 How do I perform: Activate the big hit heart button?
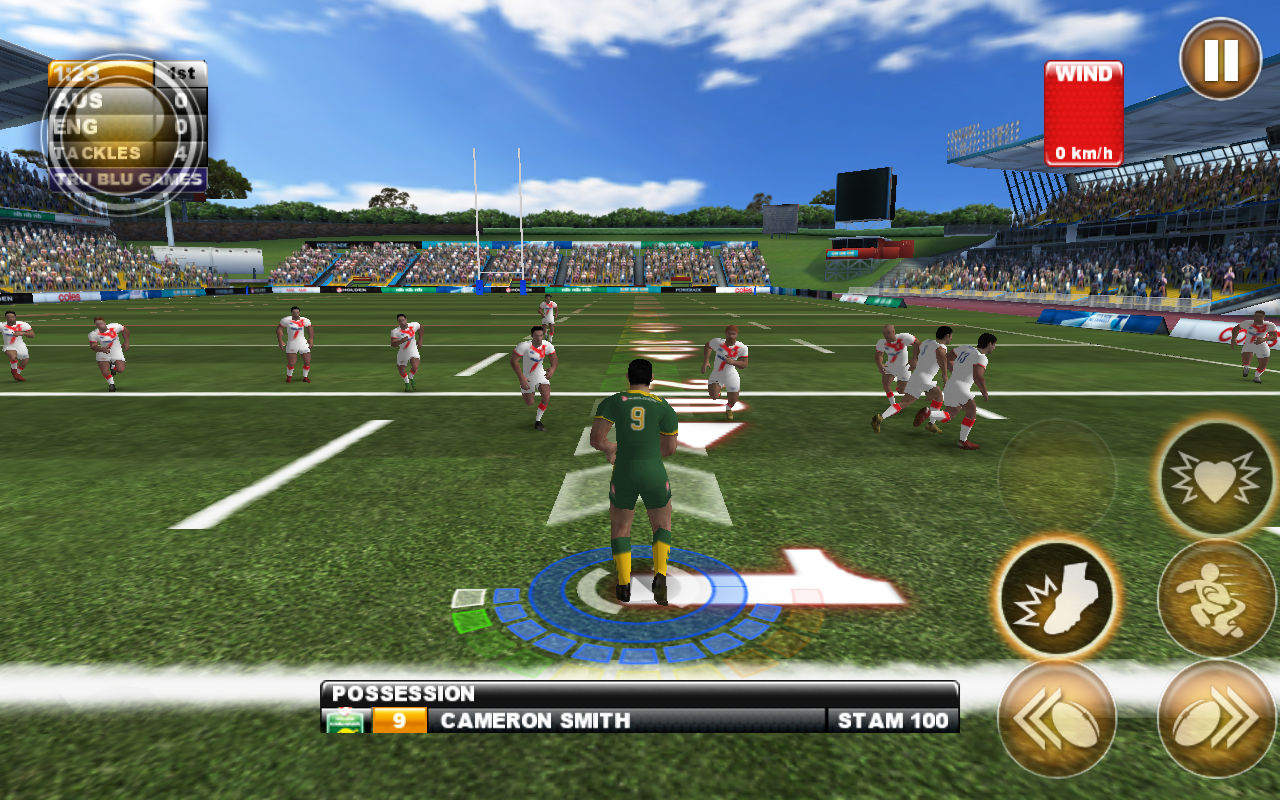tap(1216, 478)
